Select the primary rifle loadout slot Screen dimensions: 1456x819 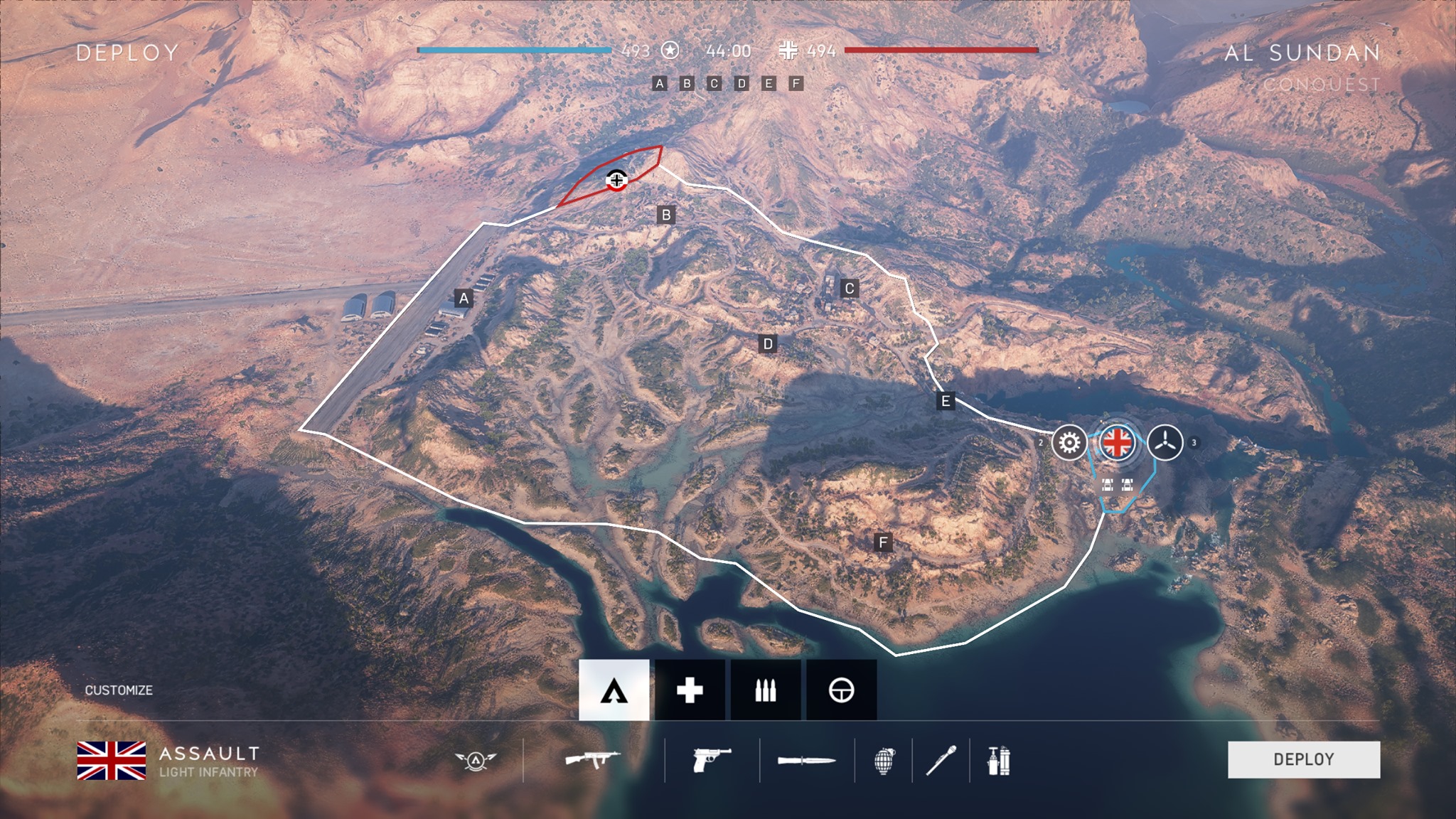pyautogui.click(x=593, y=760)
